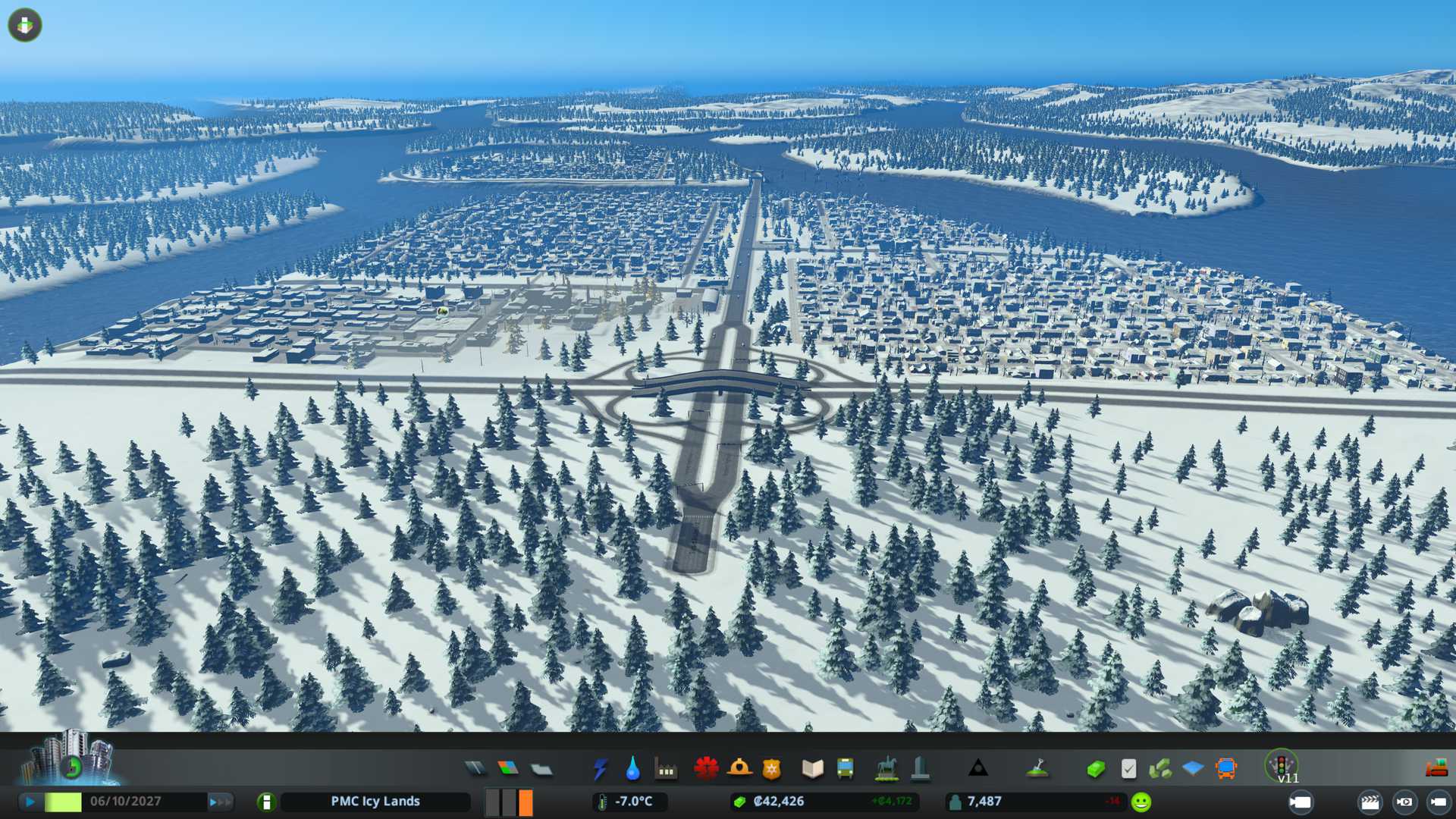Open Water and Sewage droplet menu
Viewport: 1456px width, 819px height.
(632, 769)
